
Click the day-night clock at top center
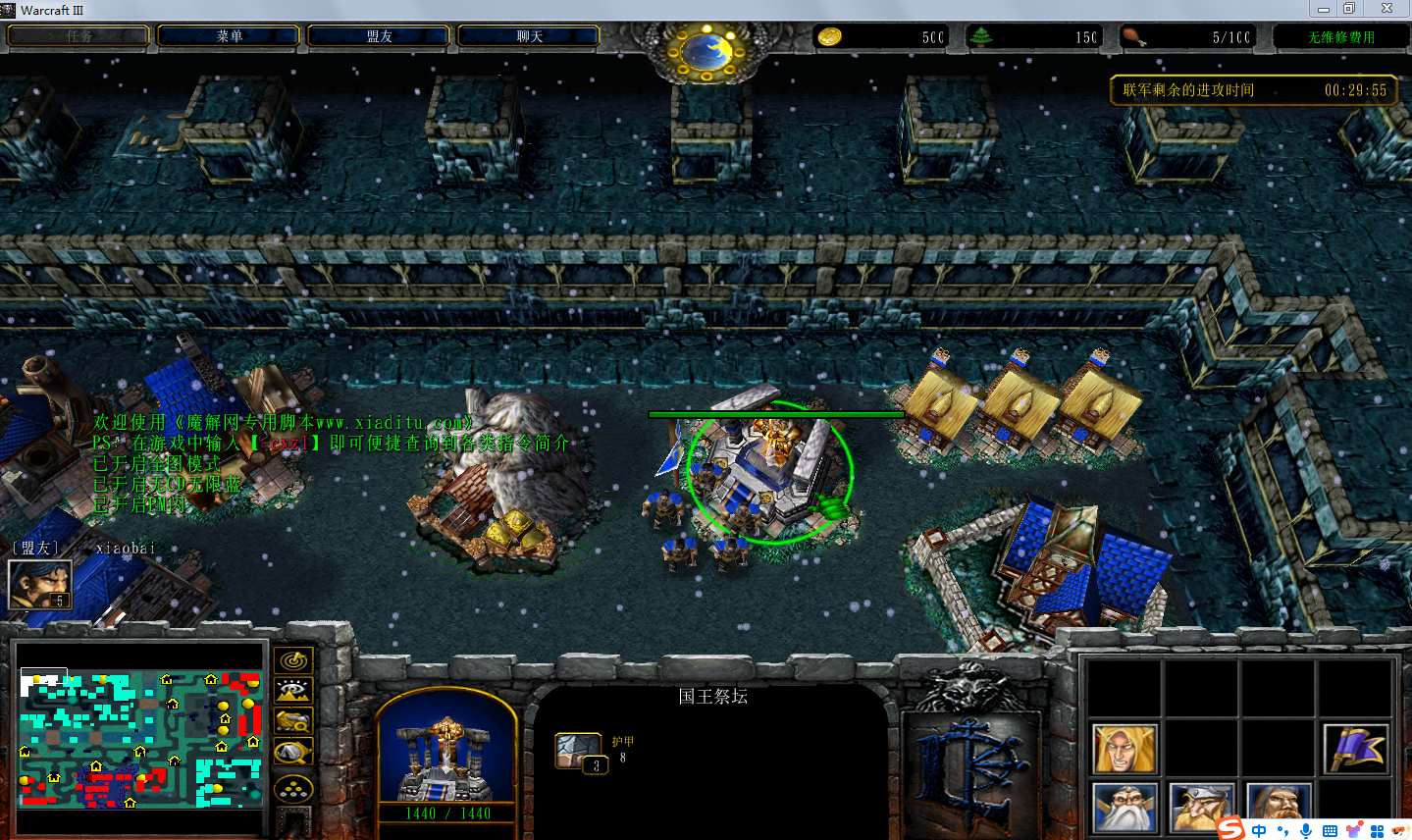[x=706, y=49]
